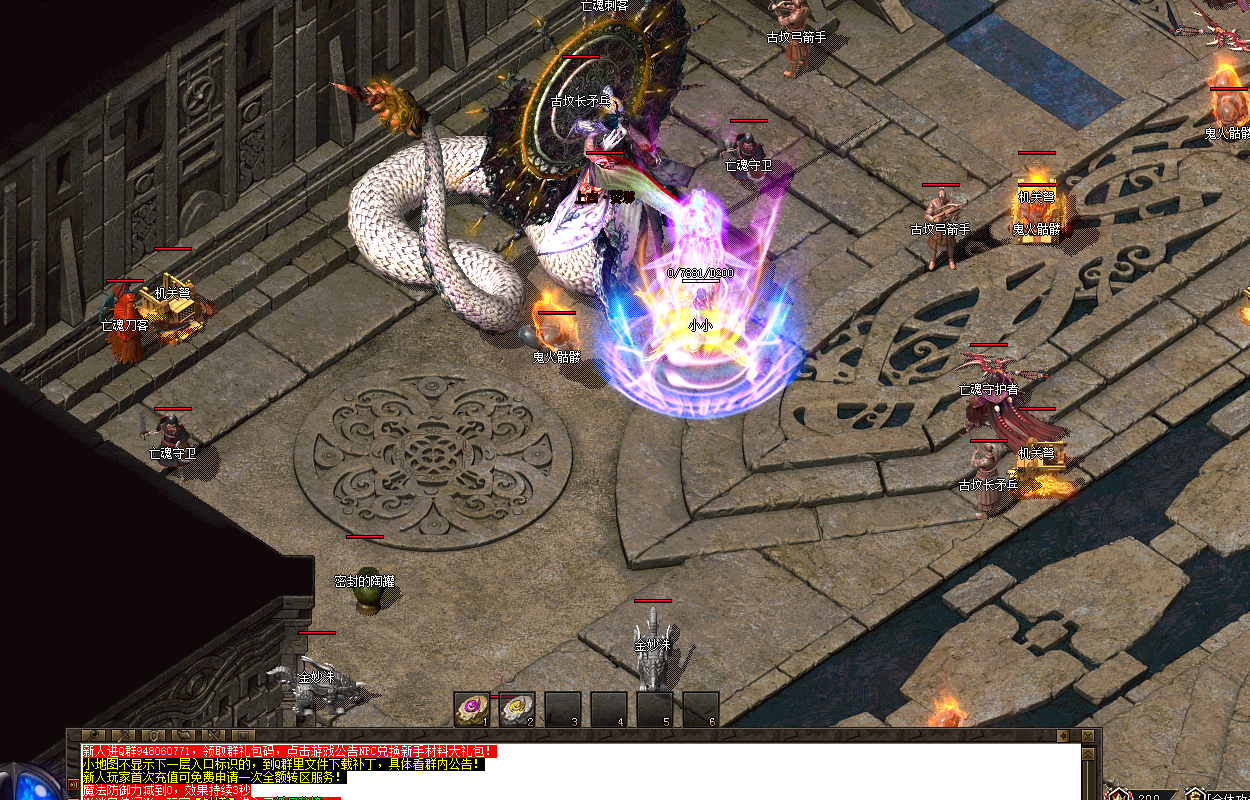
Task: Click the square window button above the chat
Action: click(x=243, y=735)
